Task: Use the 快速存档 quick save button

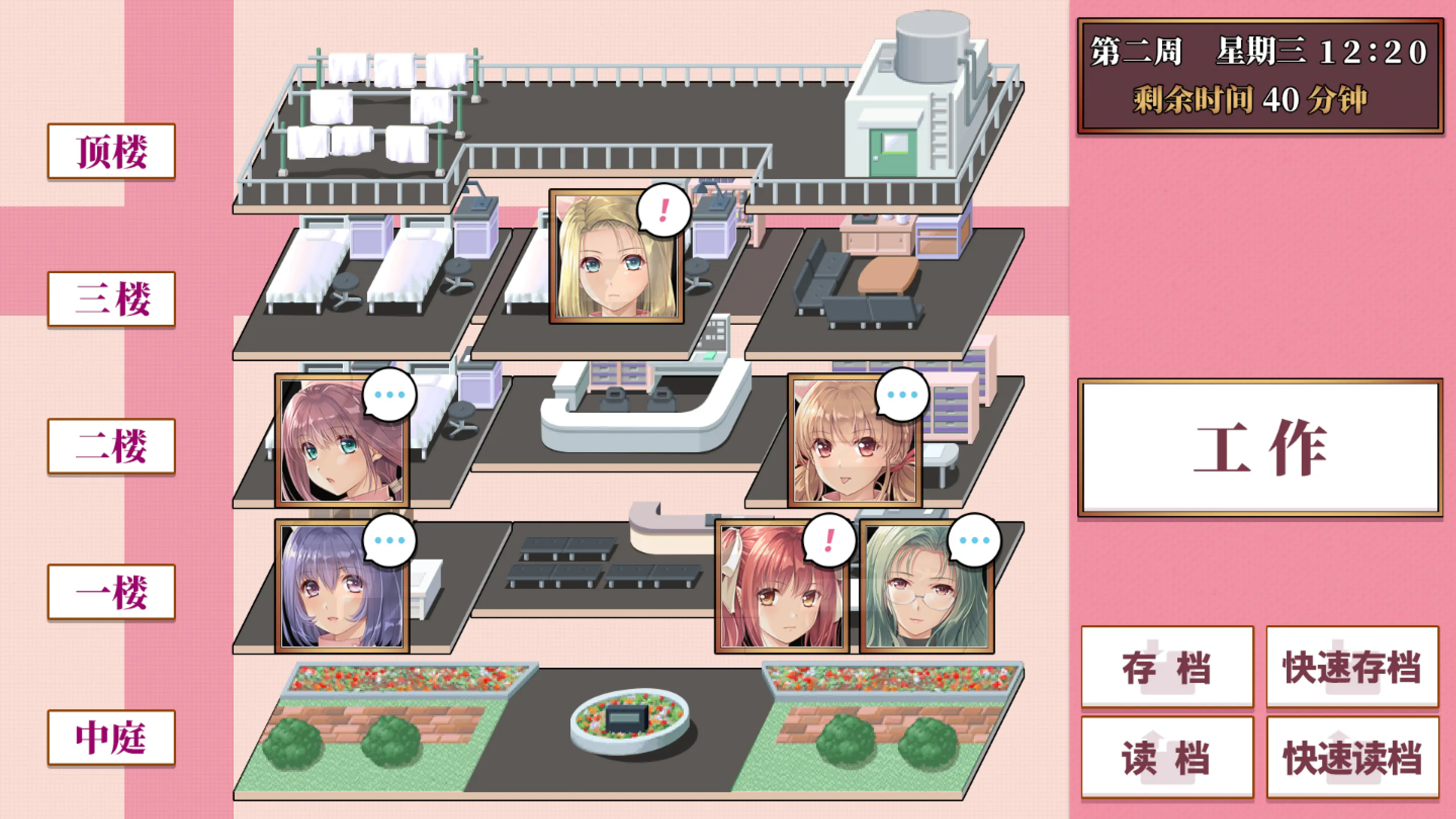Action: point(1352,667)
